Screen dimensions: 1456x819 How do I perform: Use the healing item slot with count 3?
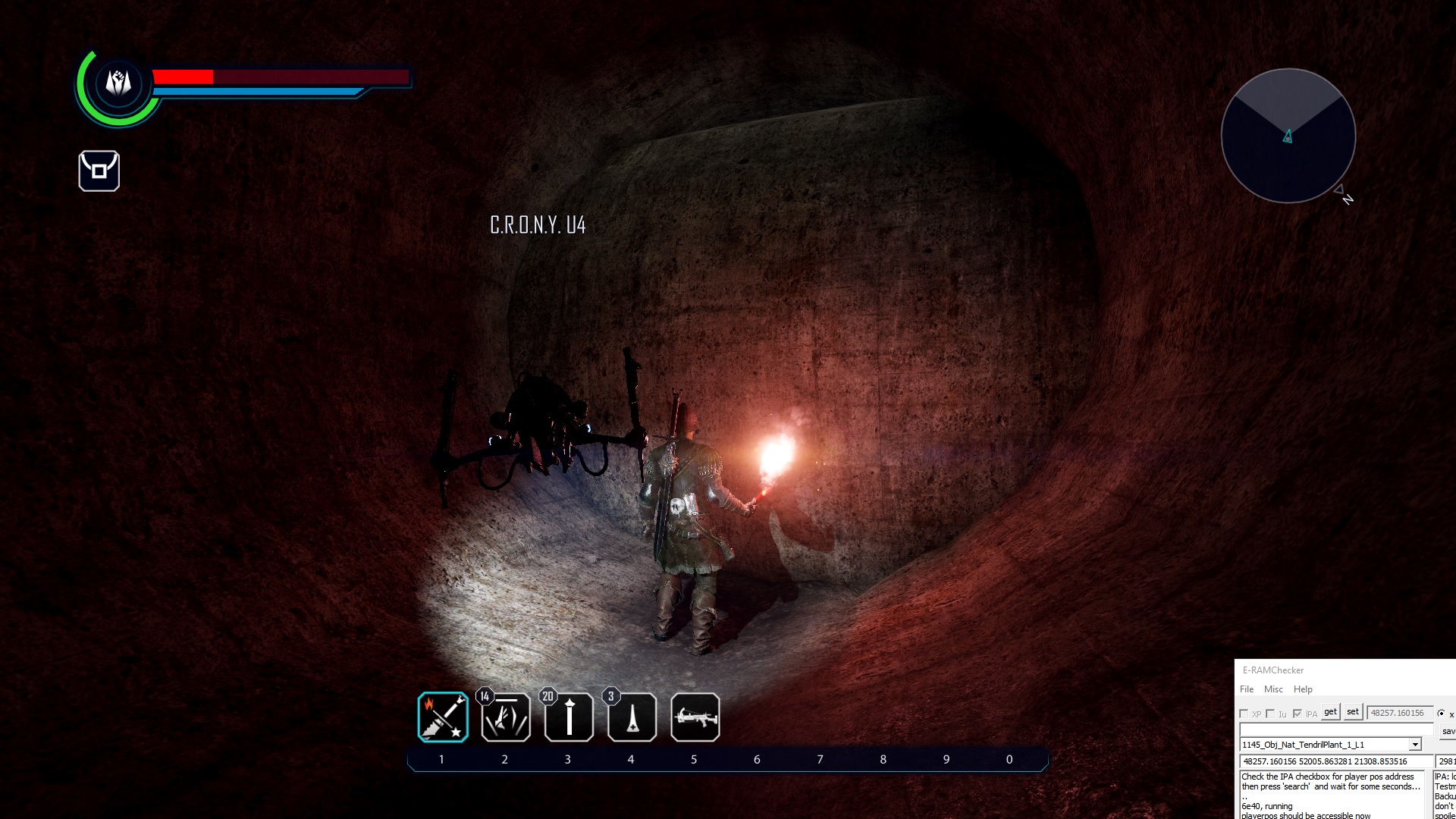(x=632, y=717)
